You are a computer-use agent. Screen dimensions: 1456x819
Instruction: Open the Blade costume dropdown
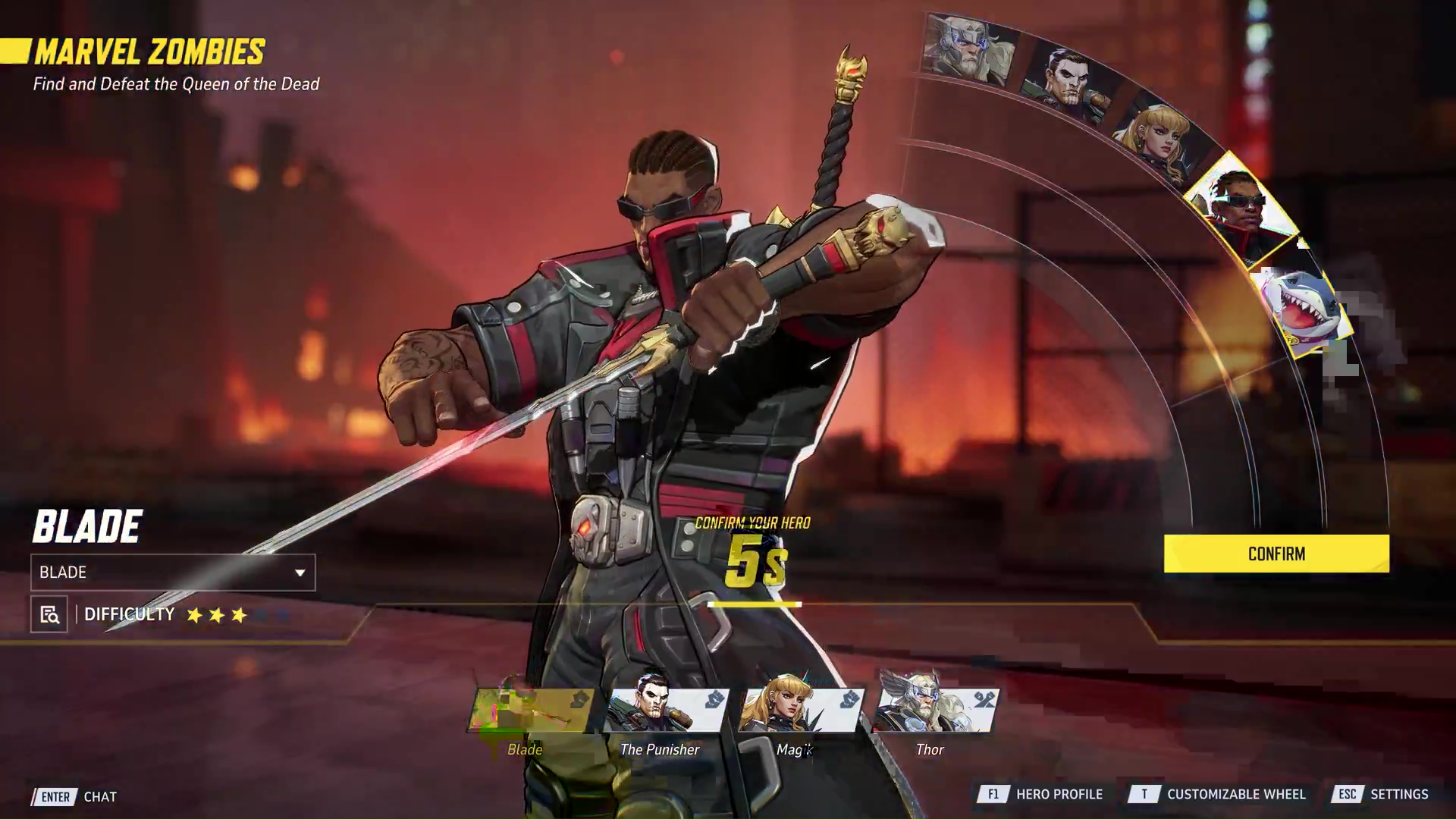(x=173, y=573)
